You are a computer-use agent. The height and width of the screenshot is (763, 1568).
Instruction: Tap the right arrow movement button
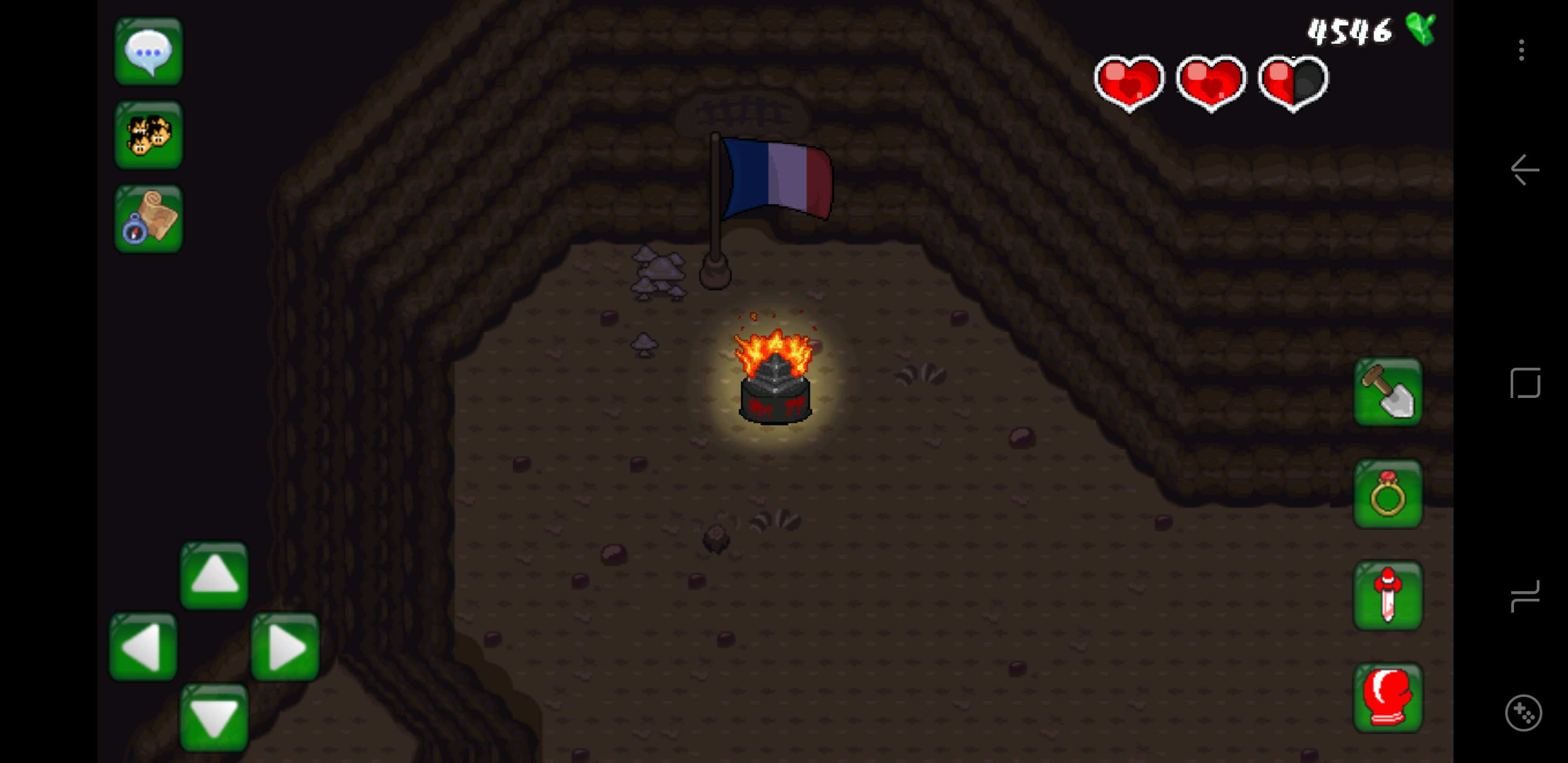(x=285, y=646)
